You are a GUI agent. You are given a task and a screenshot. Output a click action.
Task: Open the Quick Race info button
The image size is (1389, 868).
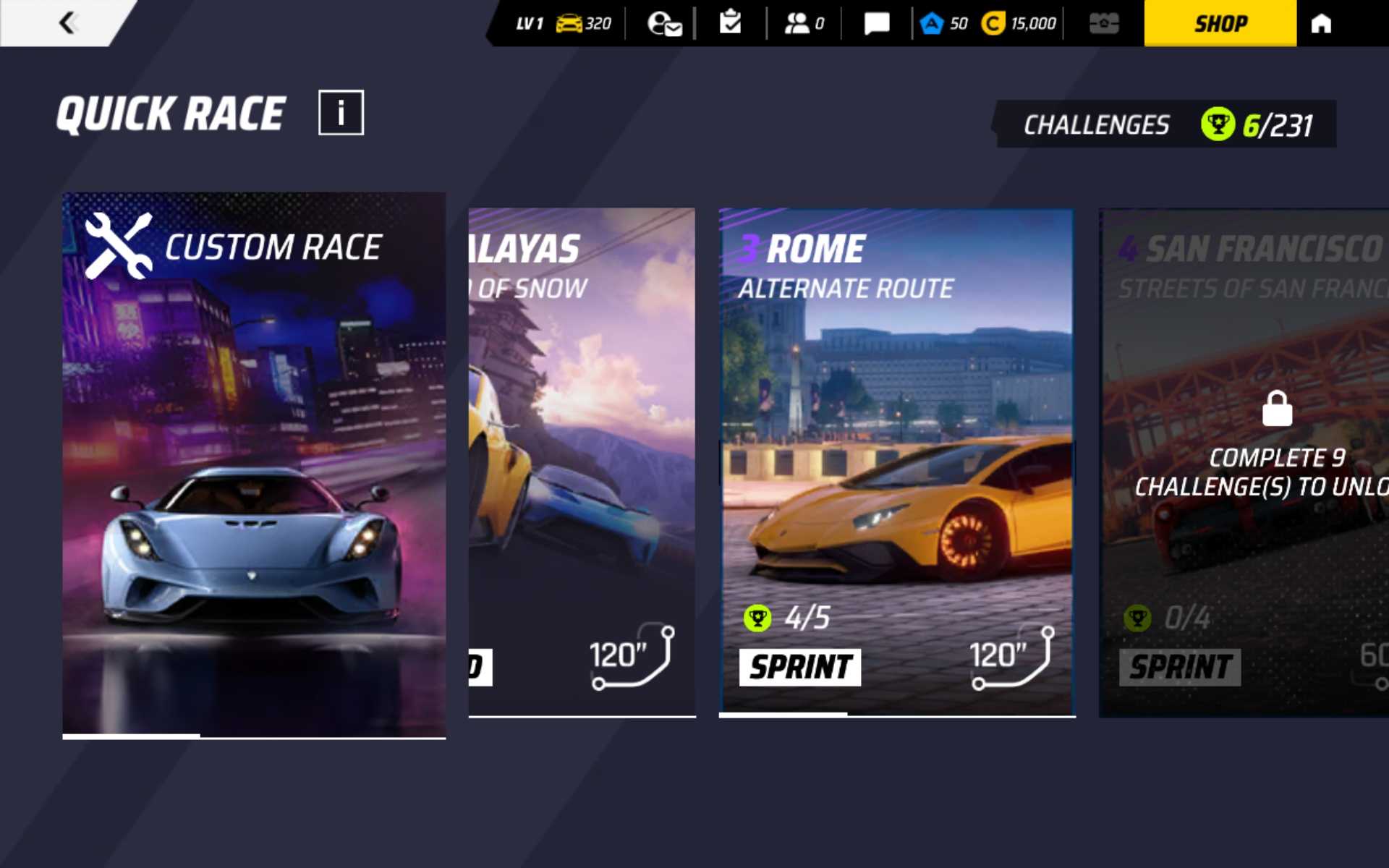click(x=341, y=113)
